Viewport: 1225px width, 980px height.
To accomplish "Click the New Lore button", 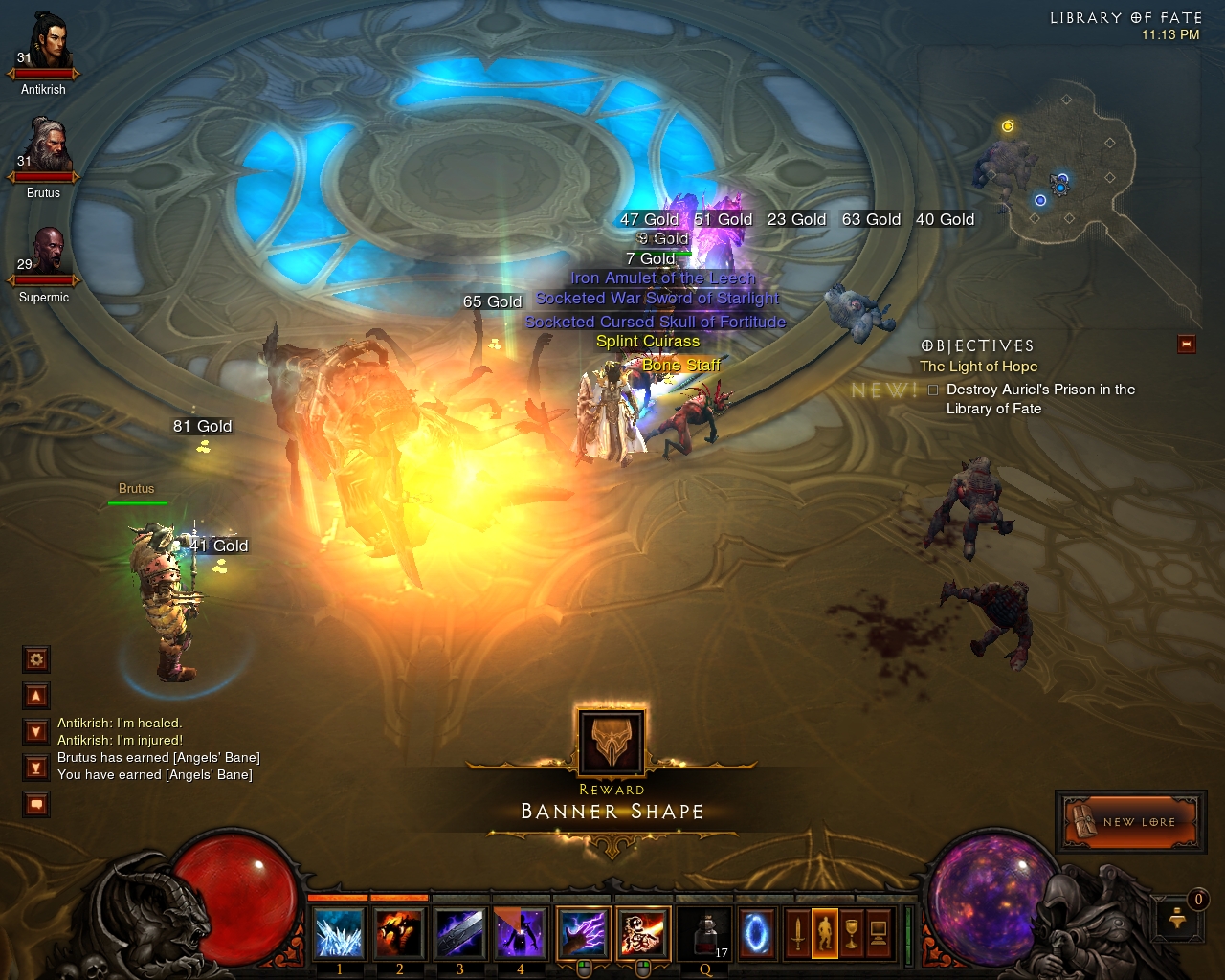I will (1130, 821).
